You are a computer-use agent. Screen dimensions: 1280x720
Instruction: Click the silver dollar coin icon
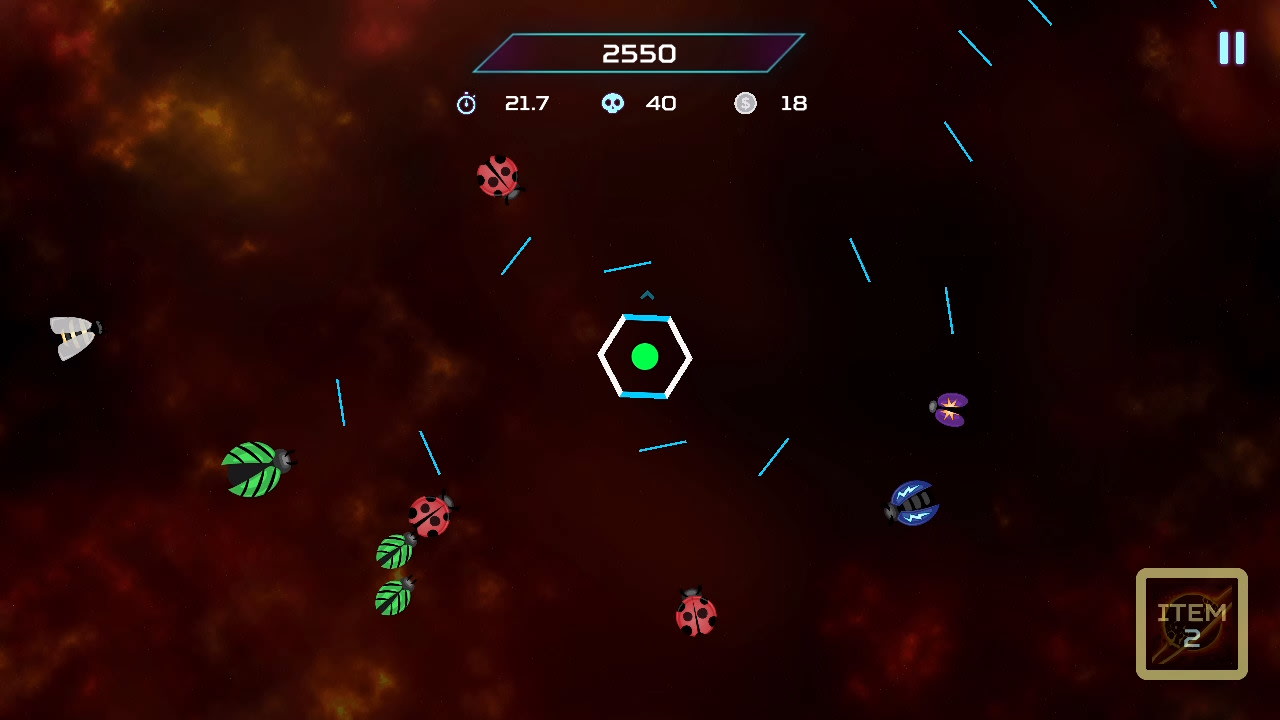745,102
